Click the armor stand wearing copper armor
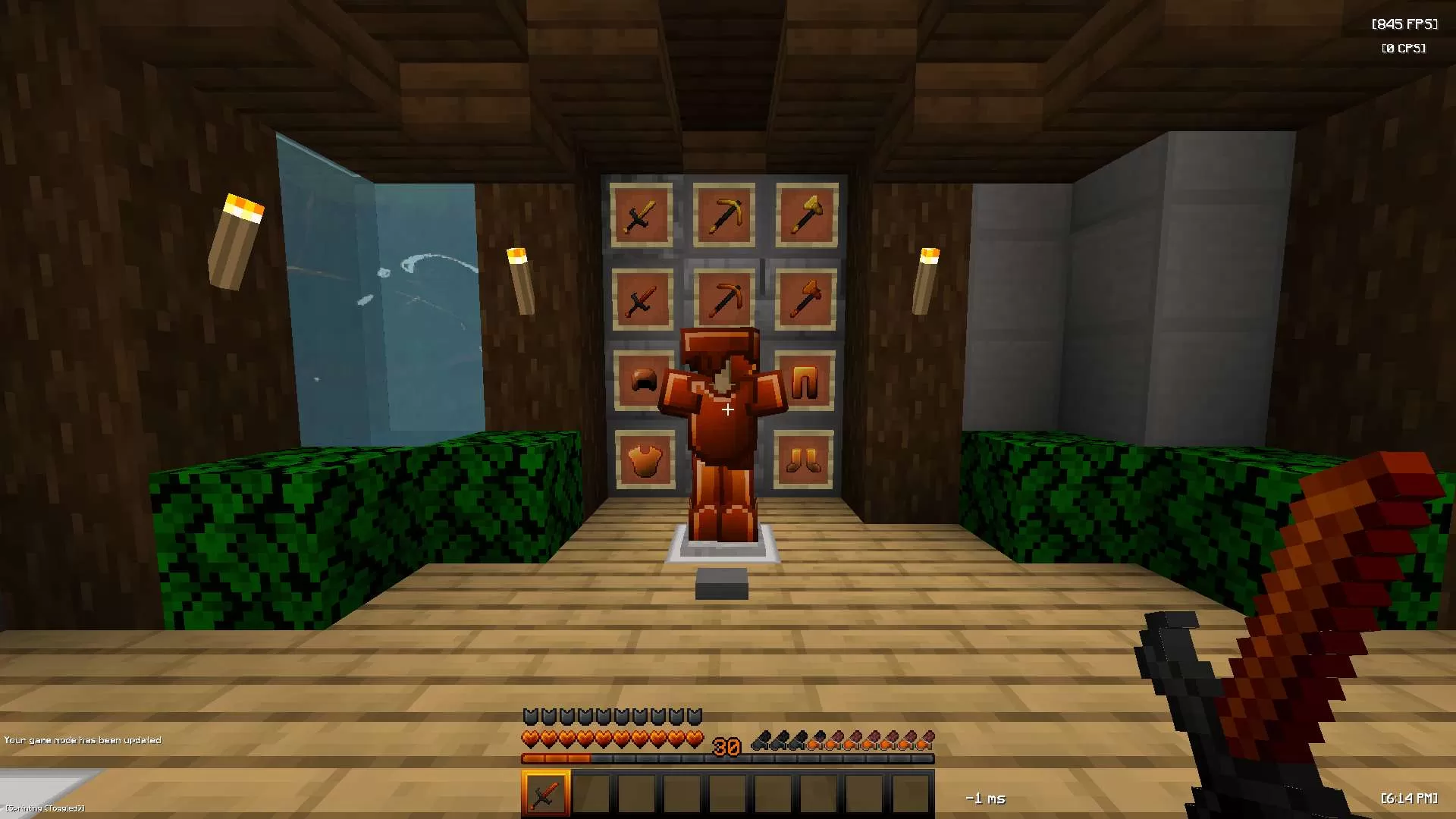The width and height of the screenshot is (1456, 819). [724, 425]
